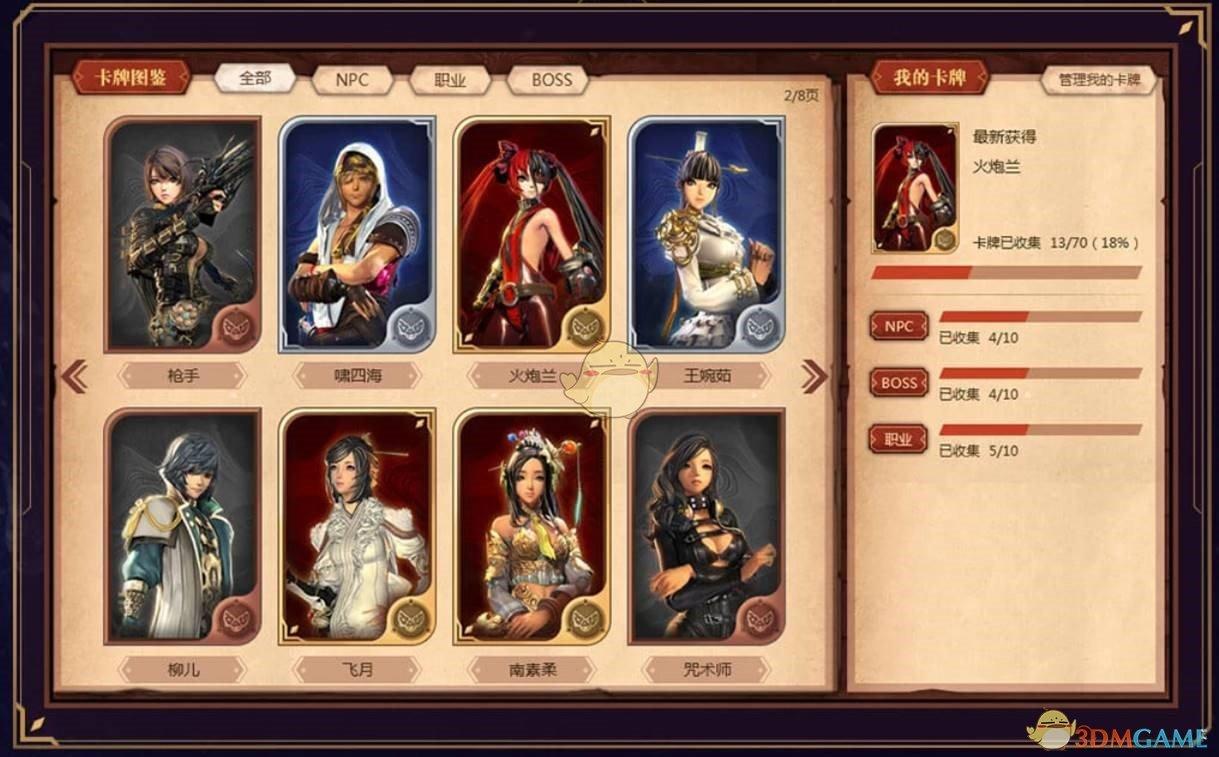Pick the 柳儿 card
The height and width of the screenshot is (757, 1219).
[182, 526]
